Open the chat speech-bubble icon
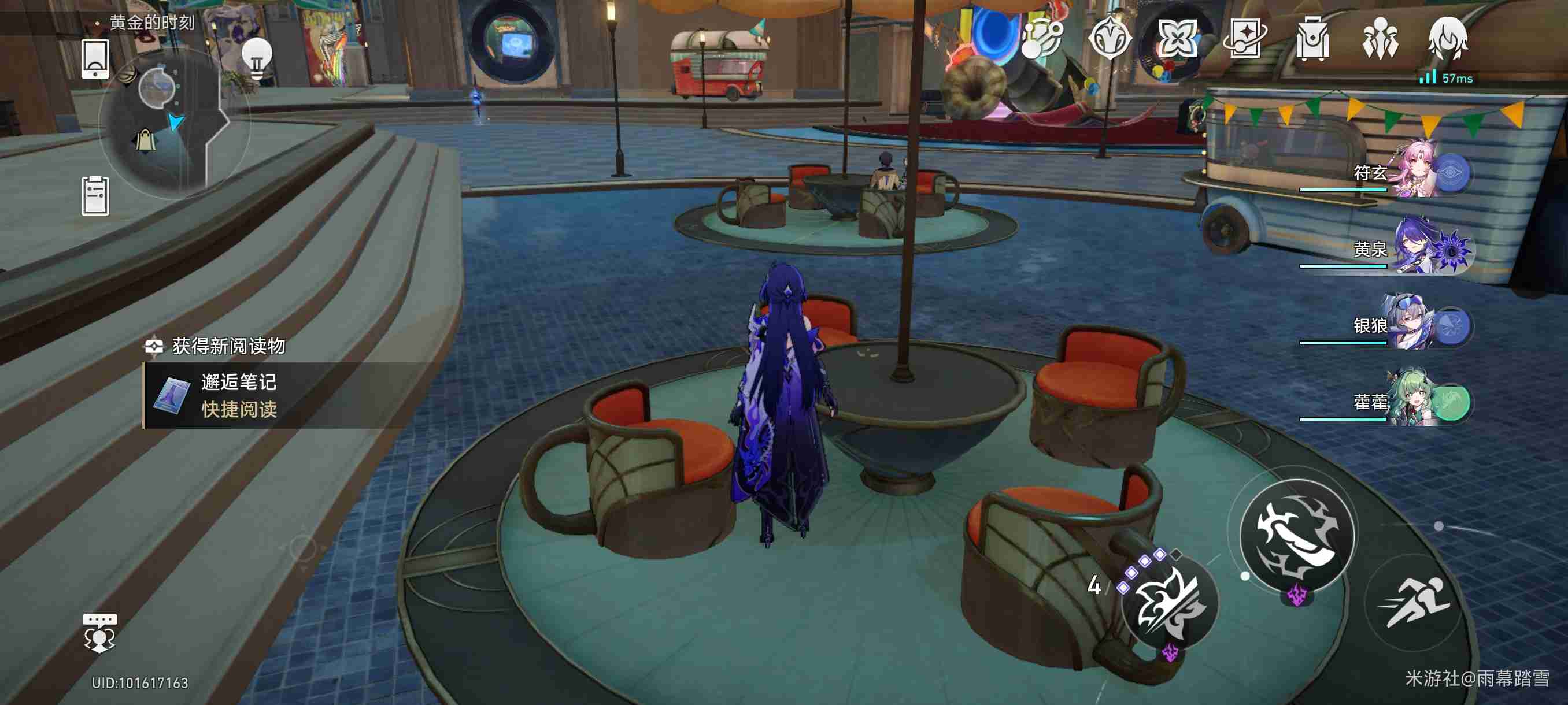The width and height of the screenshot is (1568, 705). point(99,633)
